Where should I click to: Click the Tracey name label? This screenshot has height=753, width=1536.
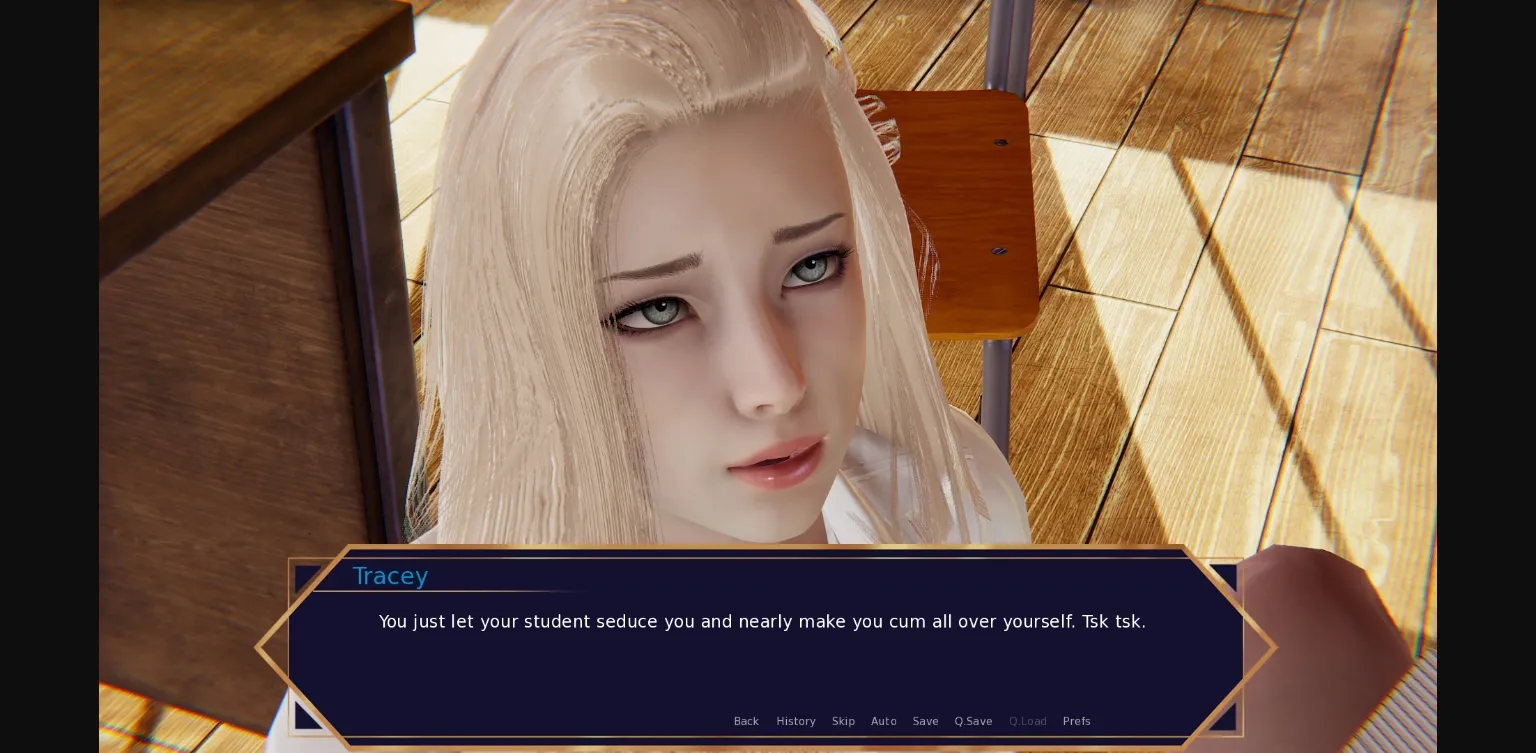click(x=390, y=576)
